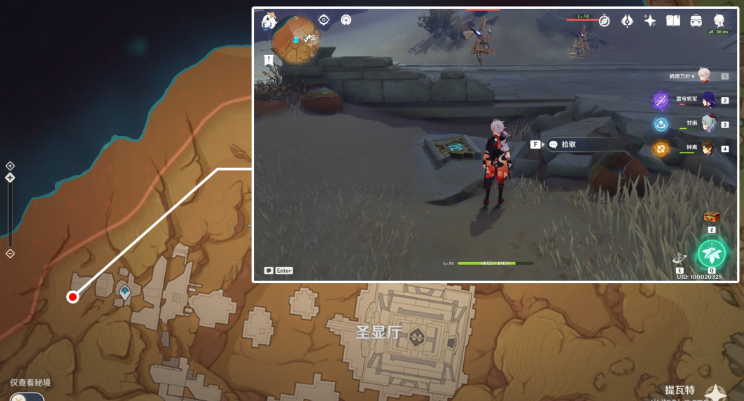744x401 pixels.
Task: Open the circular minimap in the gameplay inset
Action: click(298, 38)
